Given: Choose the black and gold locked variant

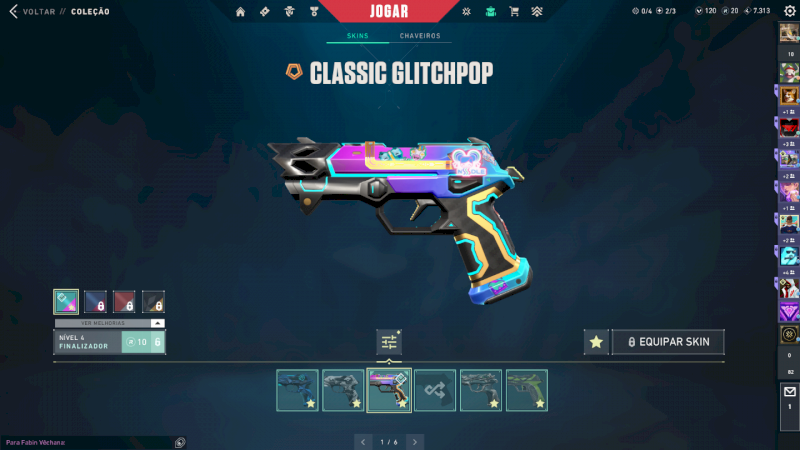Looking at the screenshot, I should (153, 302).
